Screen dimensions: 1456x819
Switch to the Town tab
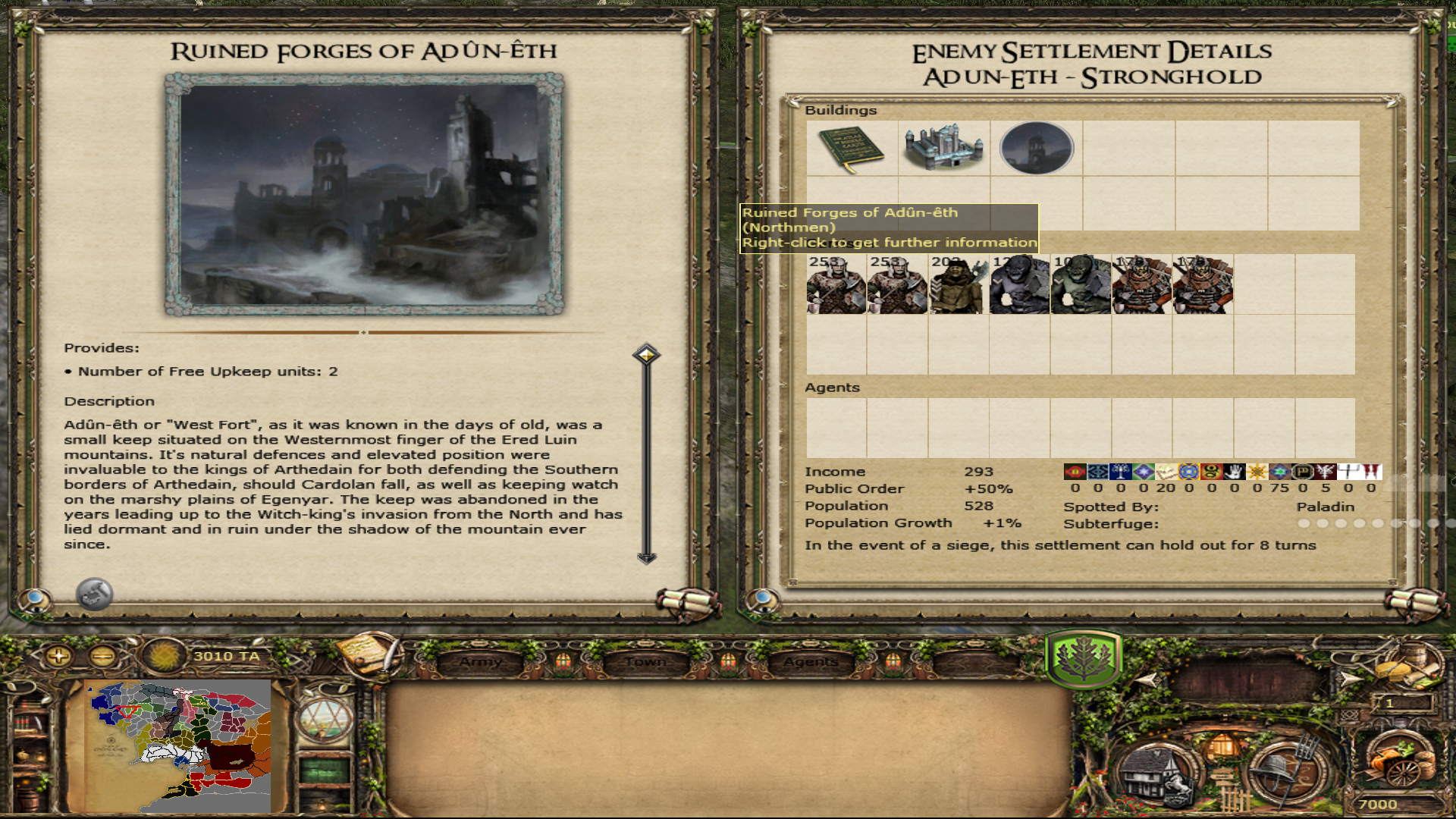tap(645, 662)
